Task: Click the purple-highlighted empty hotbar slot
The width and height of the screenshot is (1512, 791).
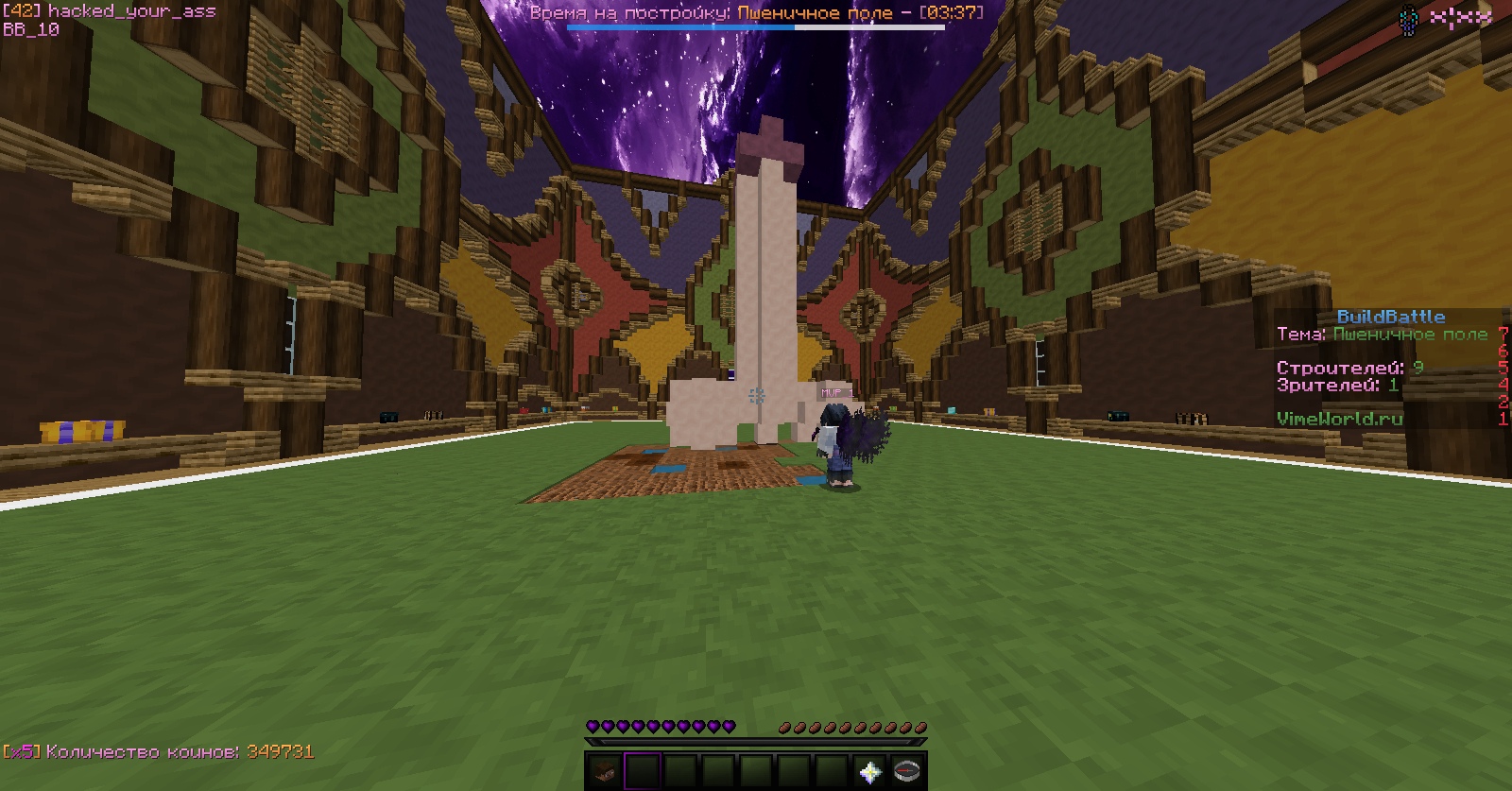Action: [x=643, y=771]
